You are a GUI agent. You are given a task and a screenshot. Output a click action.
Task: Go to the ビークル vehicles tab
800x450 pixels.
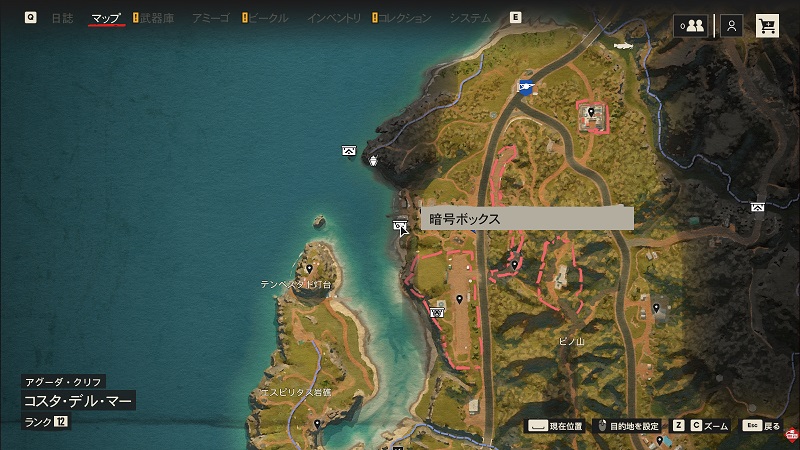(x=269, y=18)
